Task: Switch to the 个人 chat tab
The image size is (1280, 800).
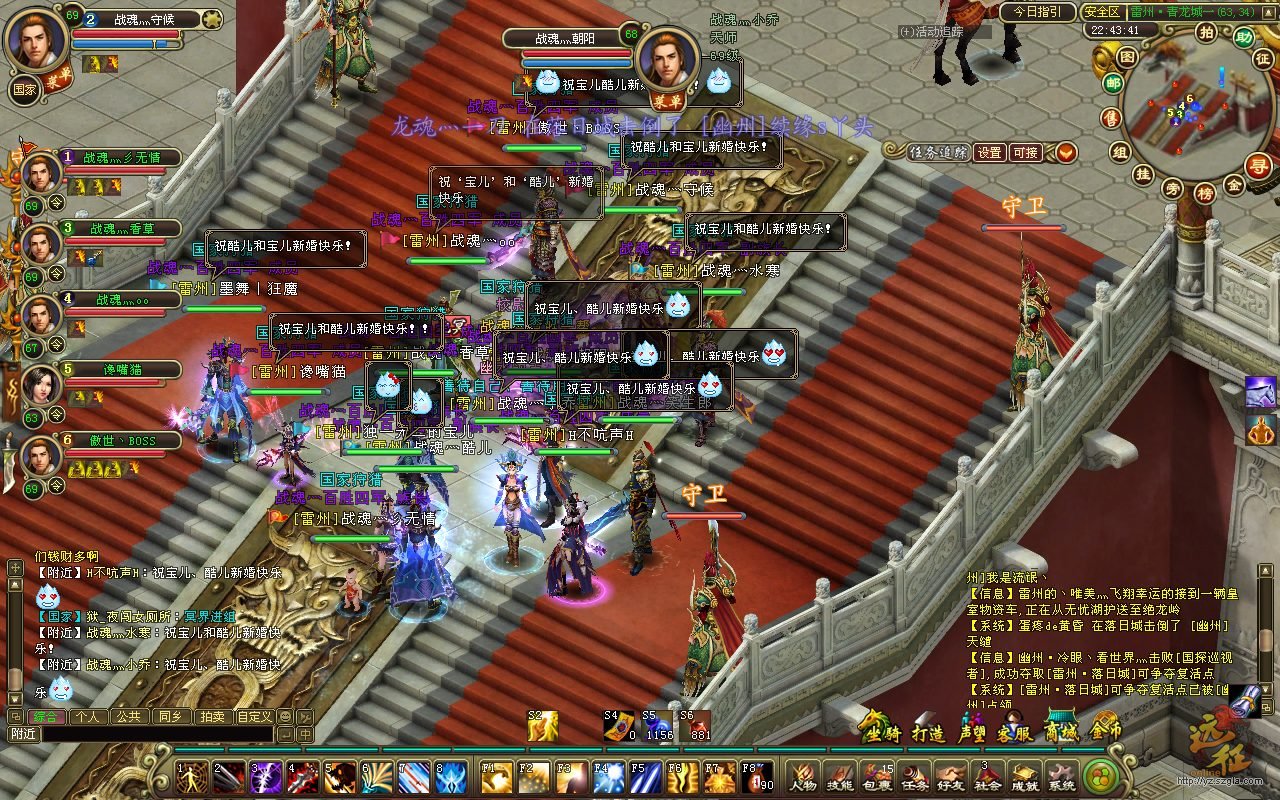Action: tap(86, 716)
